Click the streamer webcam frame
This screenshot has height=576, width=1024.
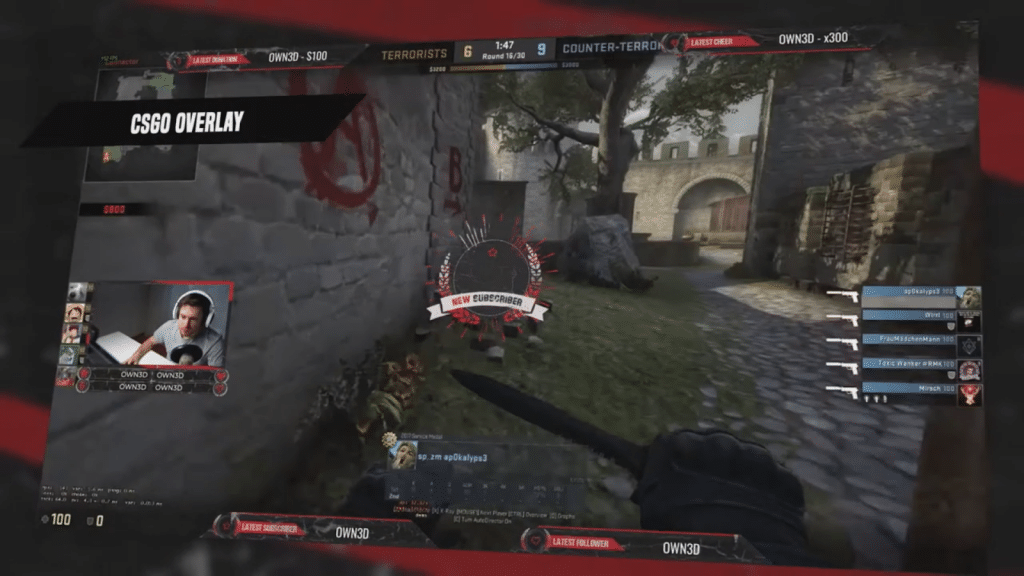pyautogui.click(x=160, y=327)
